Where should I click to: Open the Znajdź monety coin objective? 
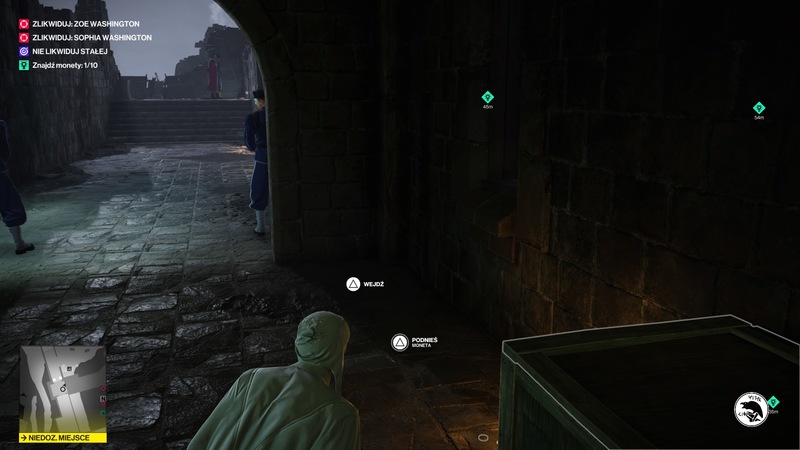click(x=65, y=65)
